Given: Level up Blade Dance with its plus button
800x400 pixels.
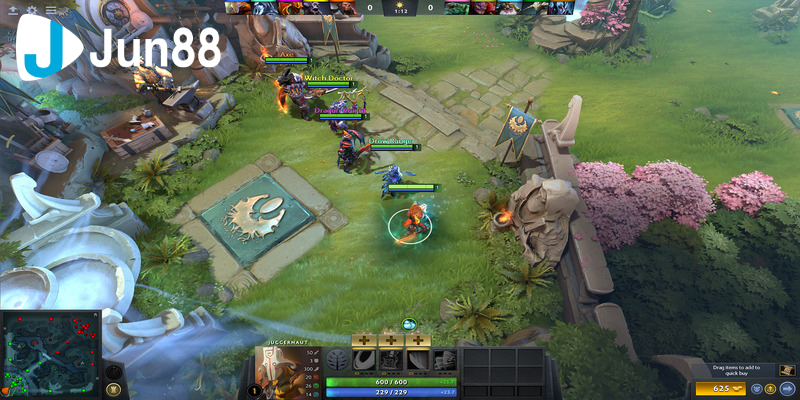Looking at the screenshot, I should pyautogui.click(x=419, y=342).
